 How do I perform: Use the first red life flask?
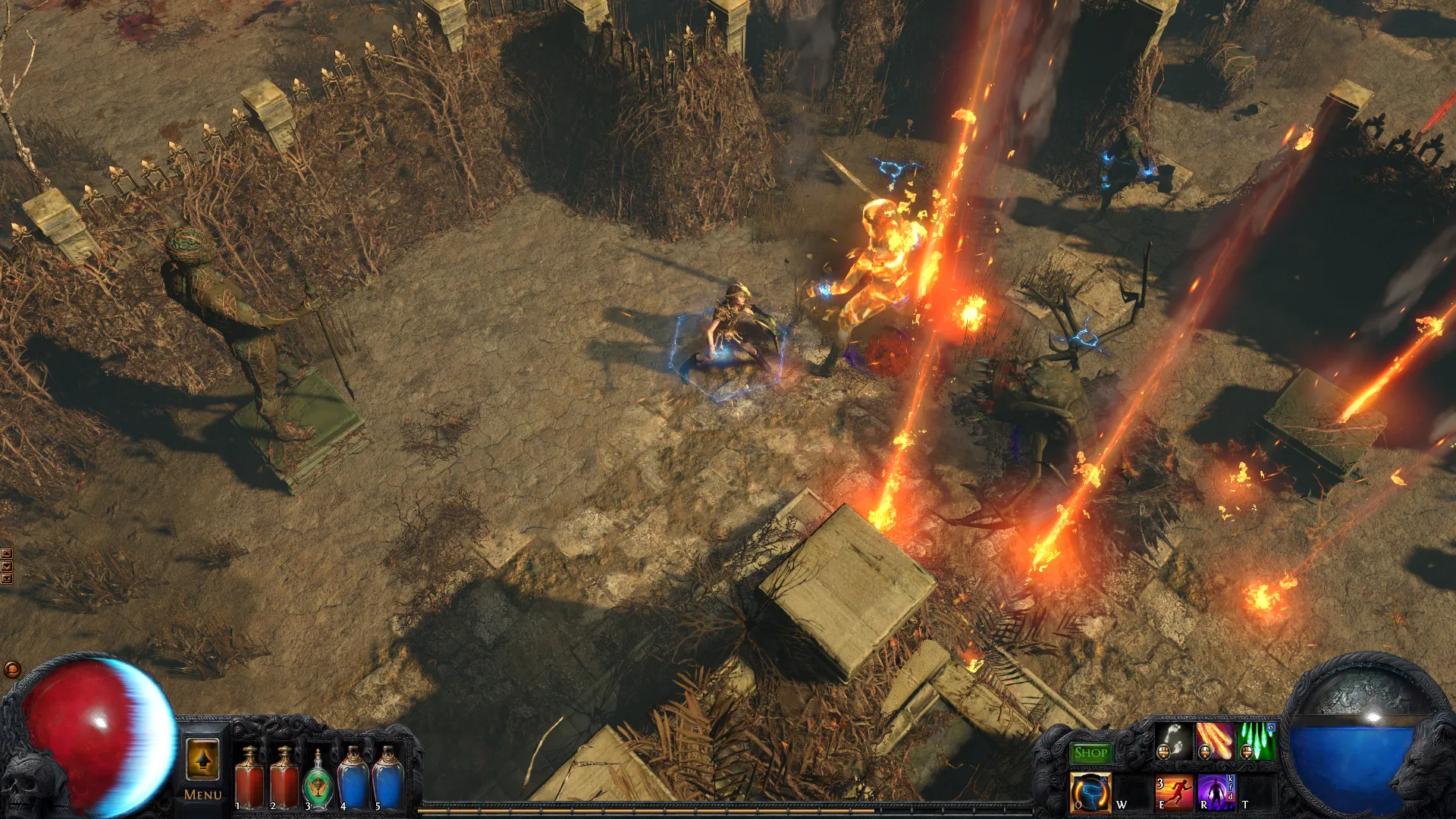249,777
